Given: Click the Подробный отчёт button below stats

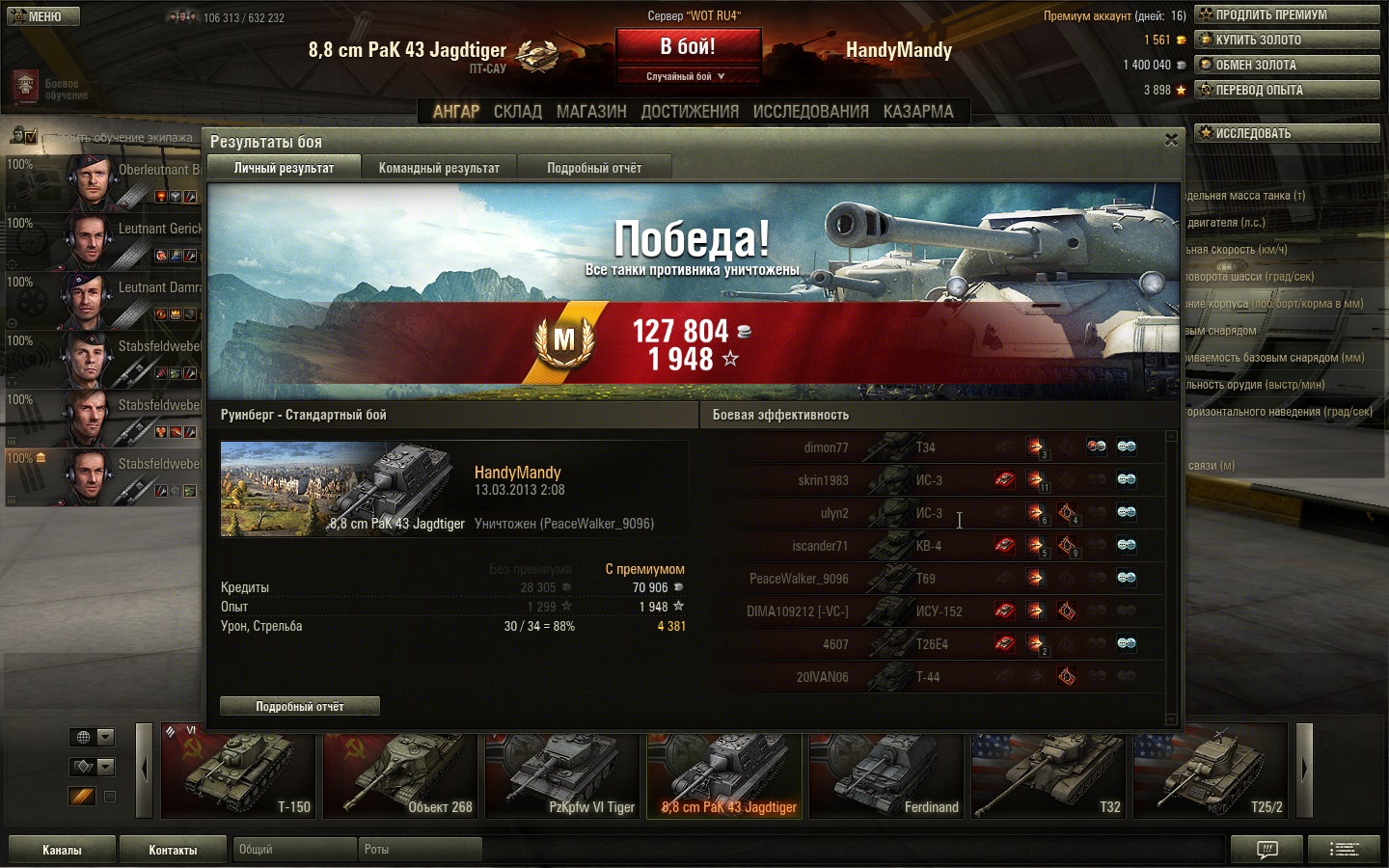Looking at the screenshot, I should [300, 706].
